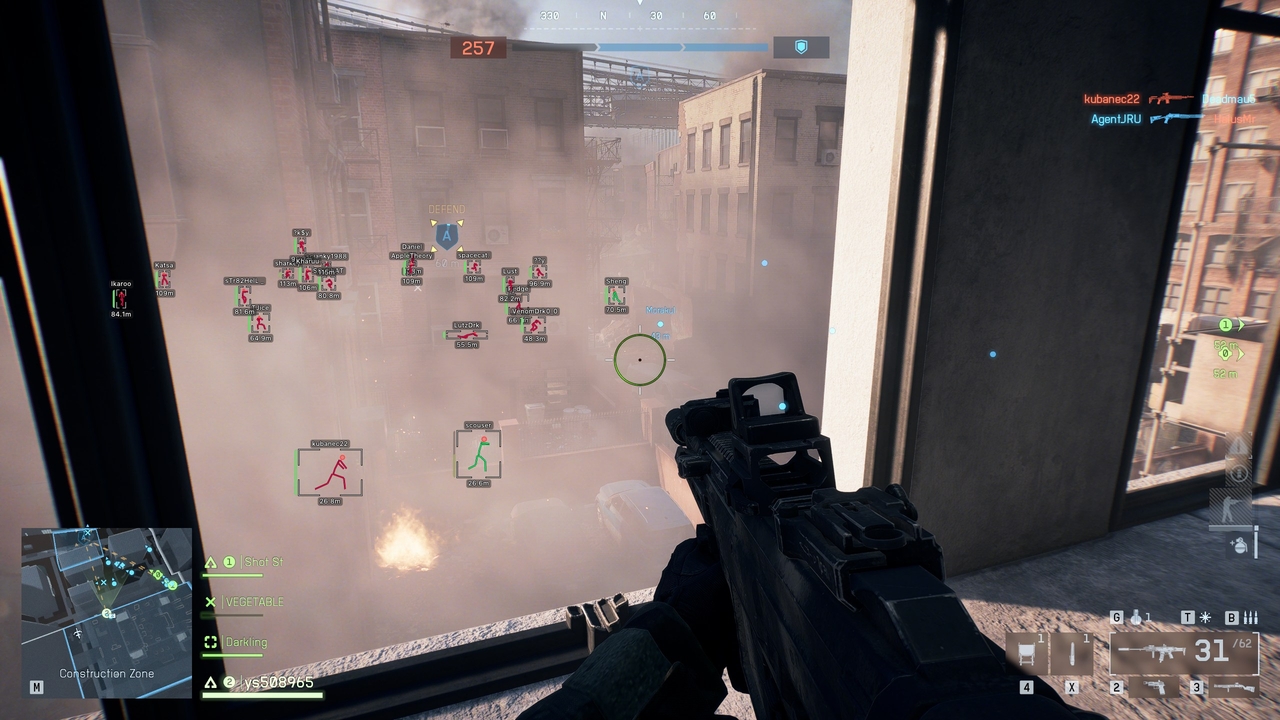Screen dimensions: 1280x720
Task: Expand the squad ping chevron near the 52m marker
Action: [1240, 352]
